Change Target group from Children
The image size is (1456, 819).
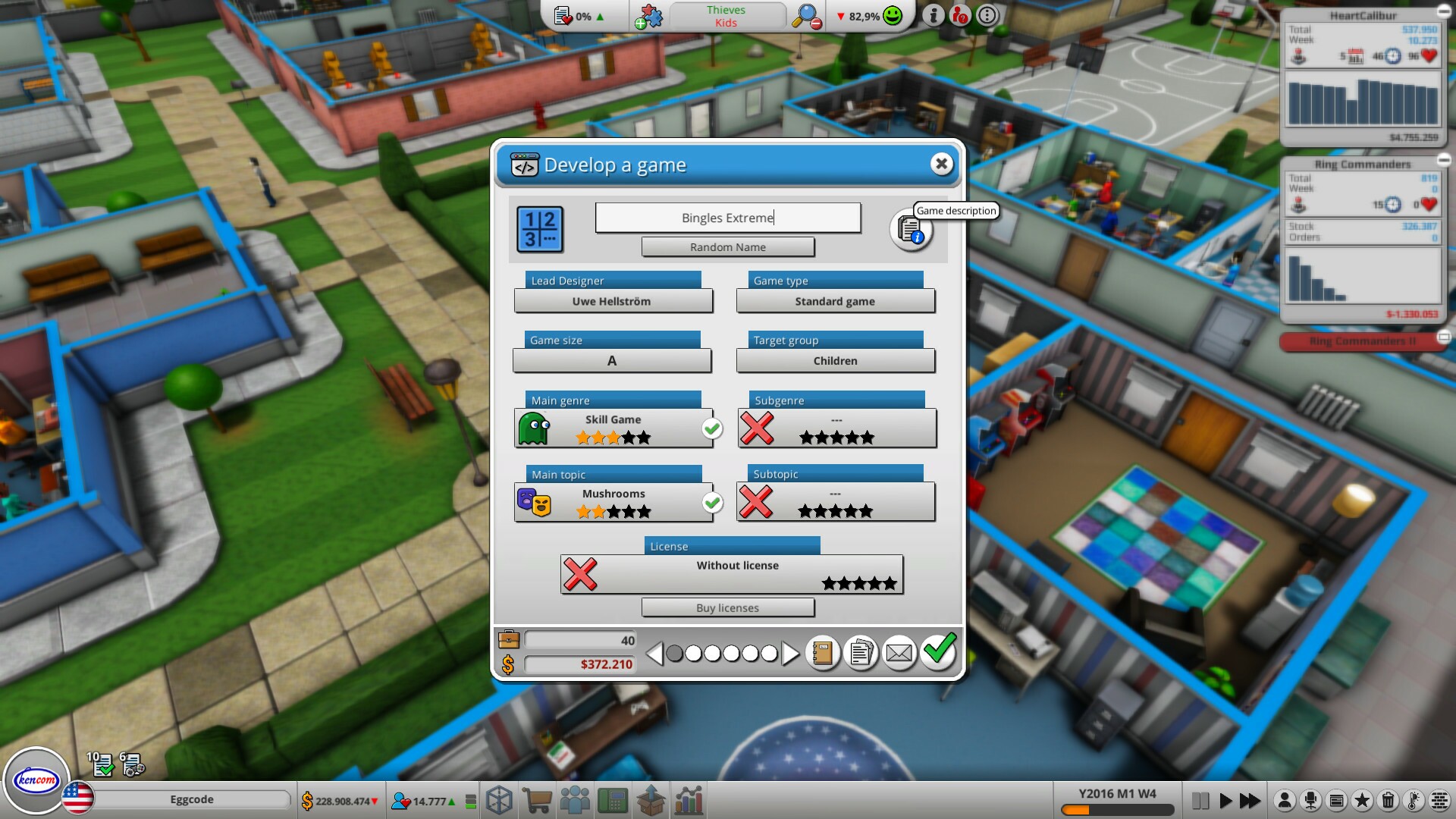(835, 361)
